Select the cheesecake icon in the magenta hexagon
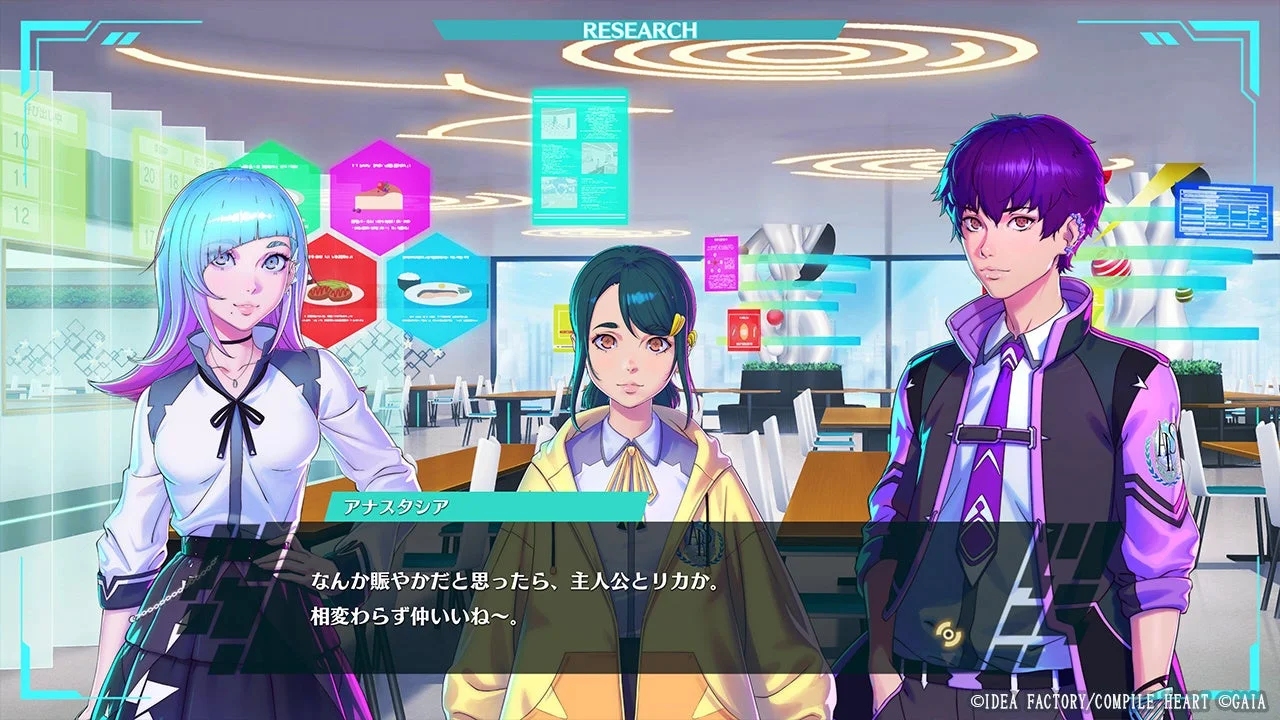1280x720 pixels. [377, 197]
